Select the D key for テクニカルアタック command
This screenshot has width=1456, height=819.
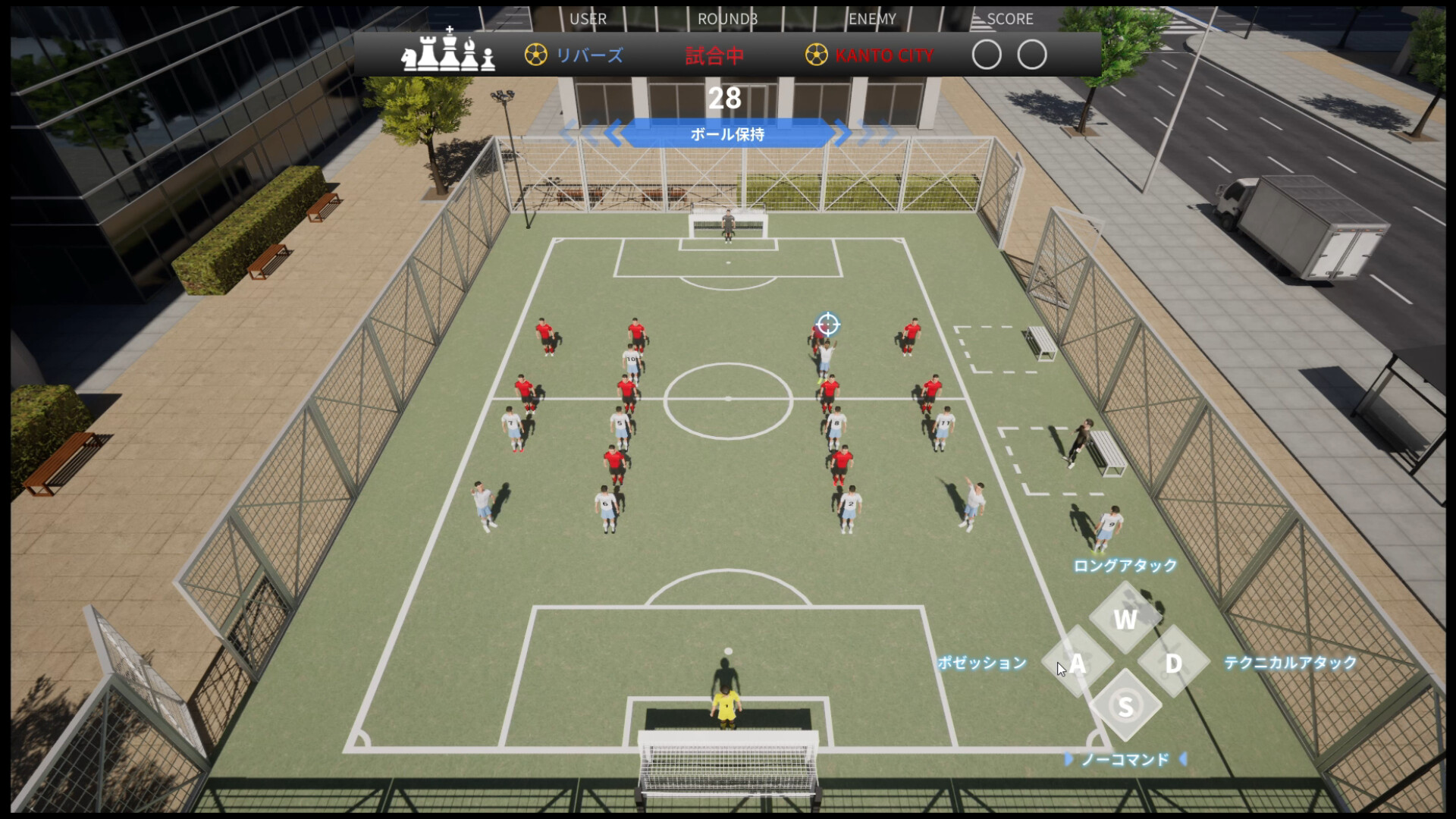(1173, 664)
